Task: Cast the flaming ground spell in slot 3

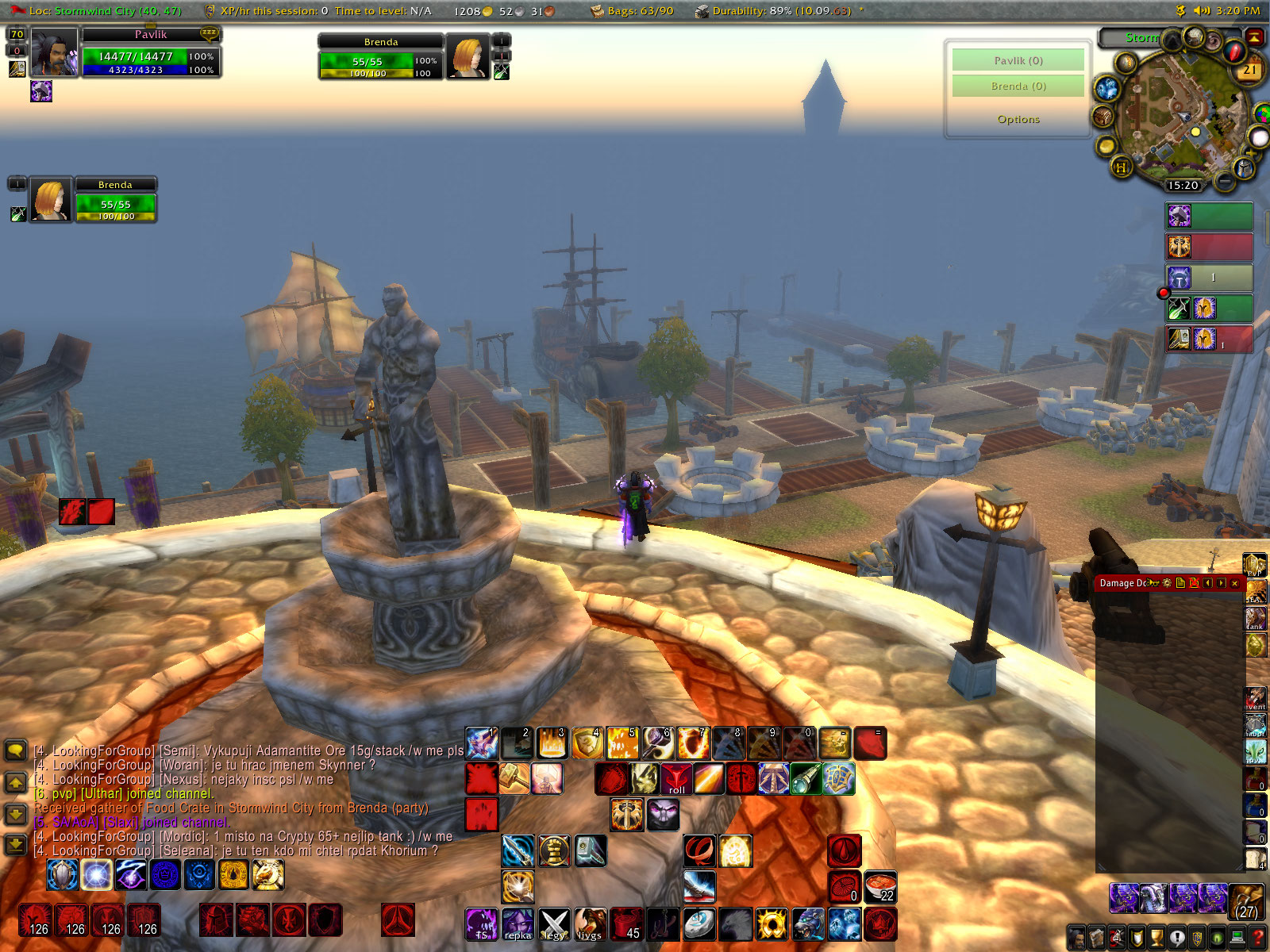Action: [552, 743]
